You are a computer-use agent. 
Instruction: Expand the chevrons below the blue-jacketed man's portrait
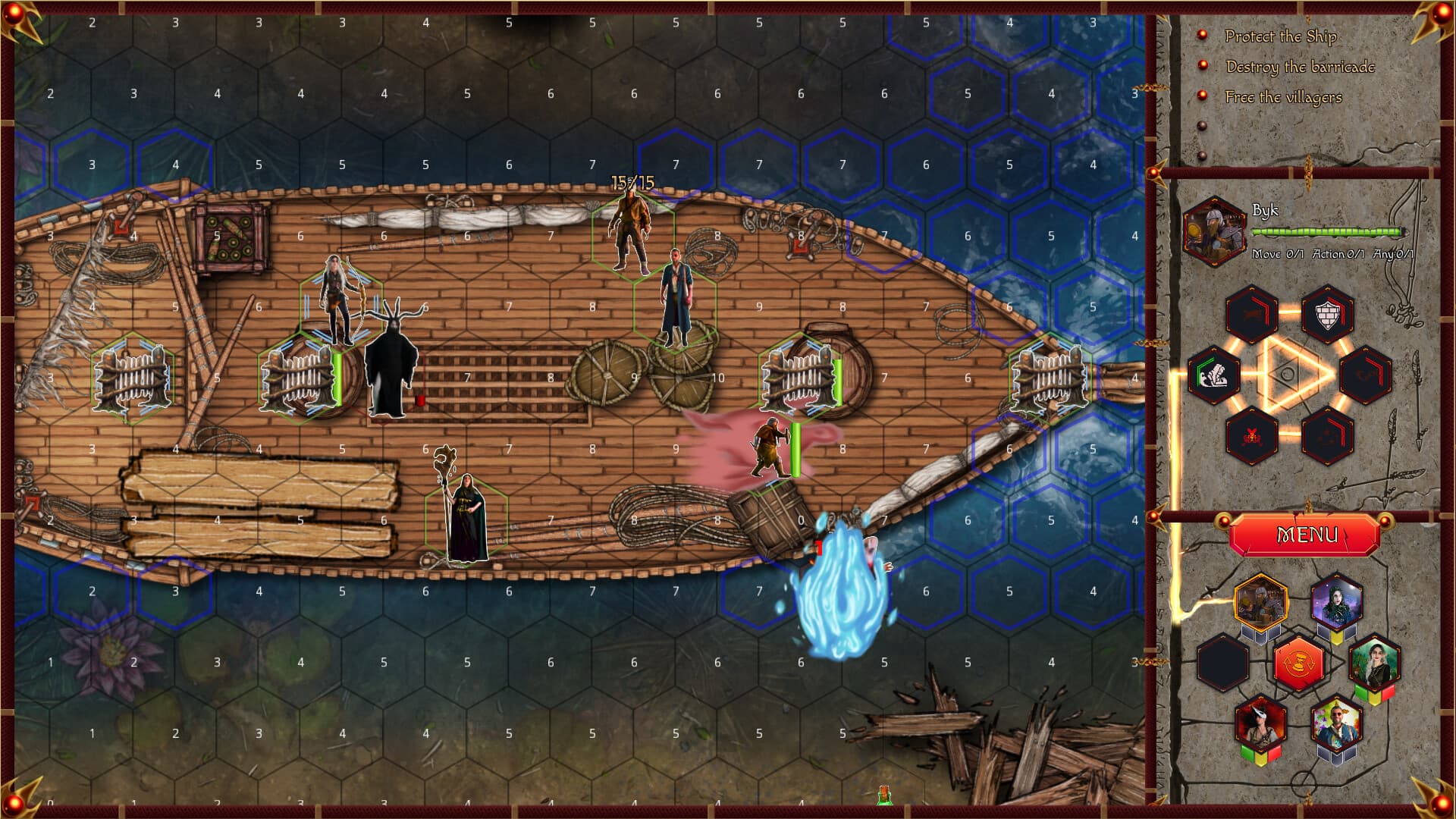[x=1338, y=755]
